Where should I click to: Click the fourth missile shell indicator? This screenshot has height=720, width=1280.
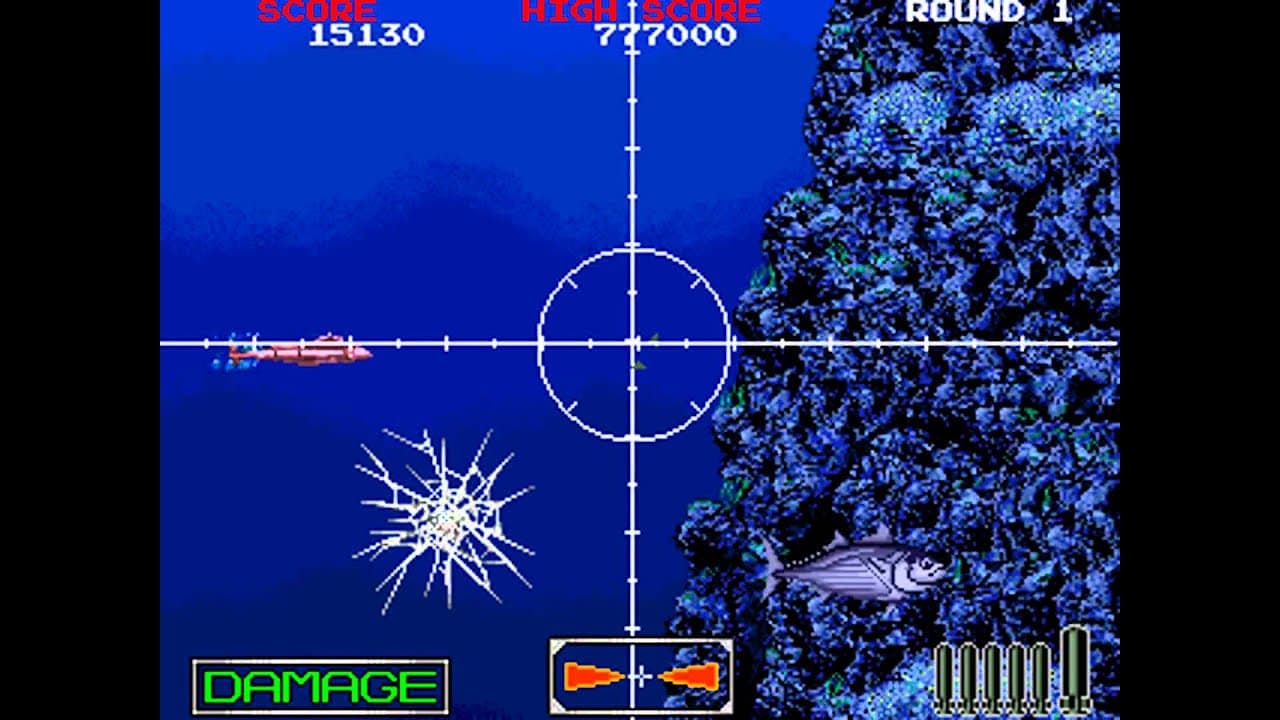point(1017,670)
